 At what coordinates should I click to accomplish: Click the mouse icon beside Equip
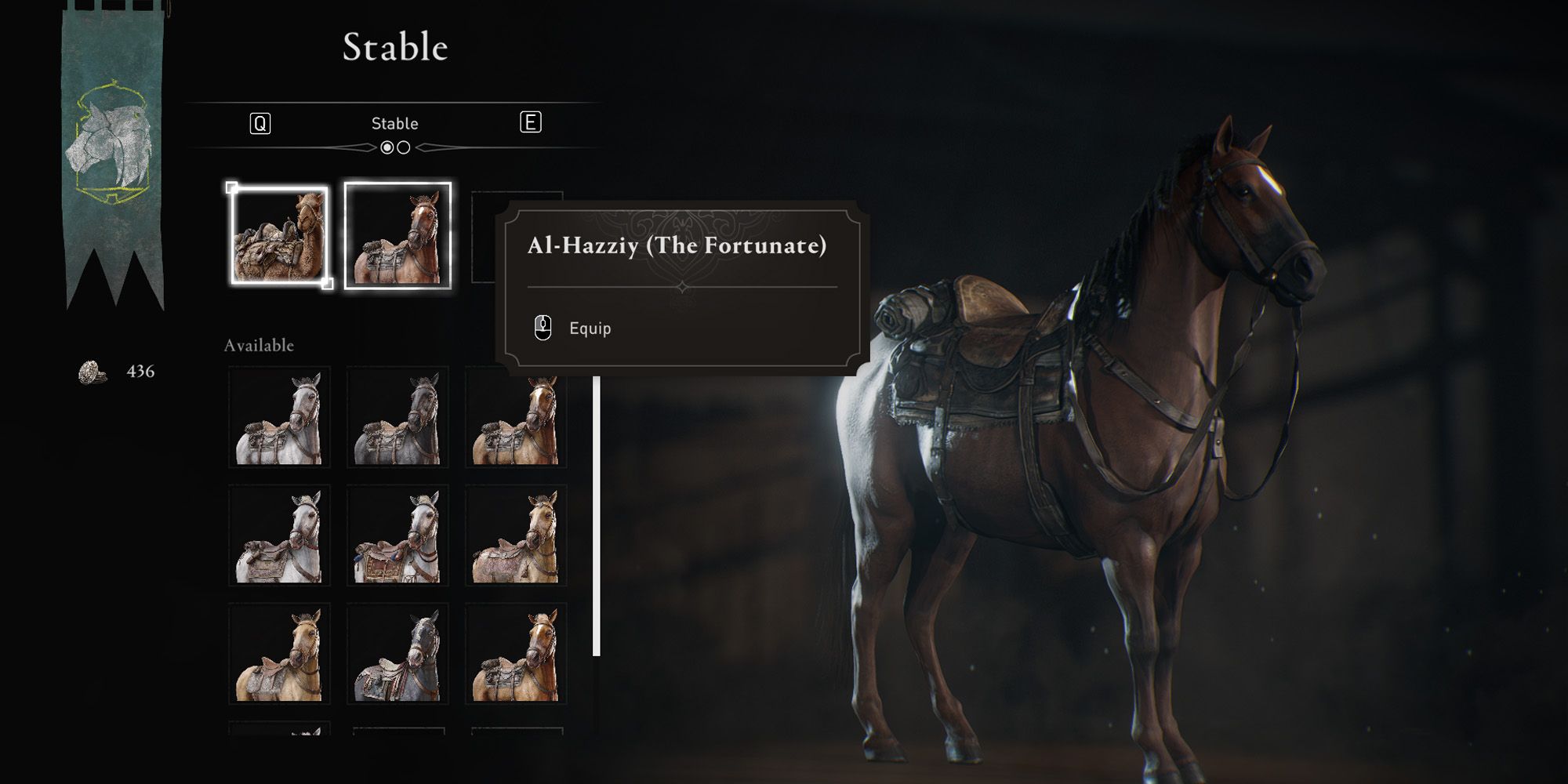542,328
